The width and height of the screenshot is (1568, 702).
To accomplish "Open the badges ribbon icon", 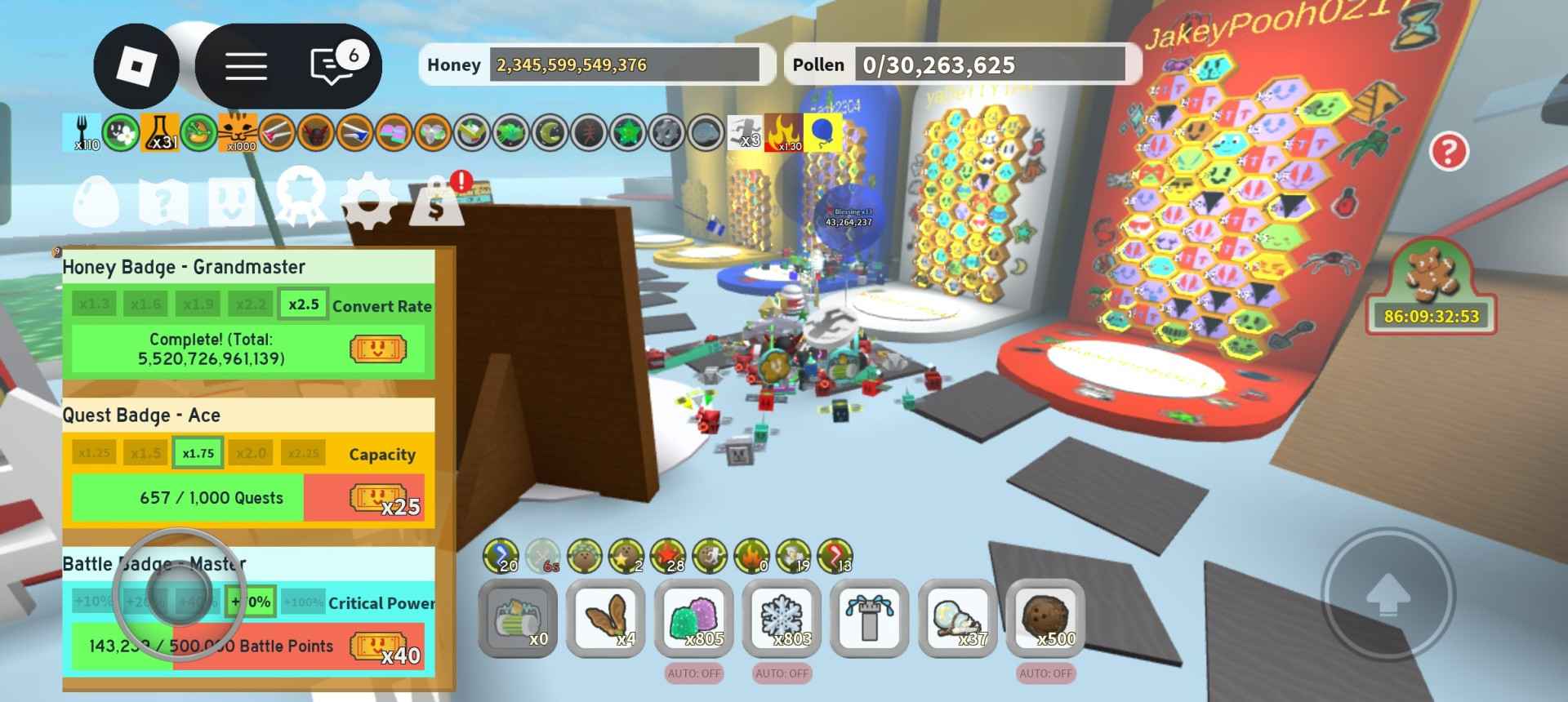I will click(x=301, y=194).
